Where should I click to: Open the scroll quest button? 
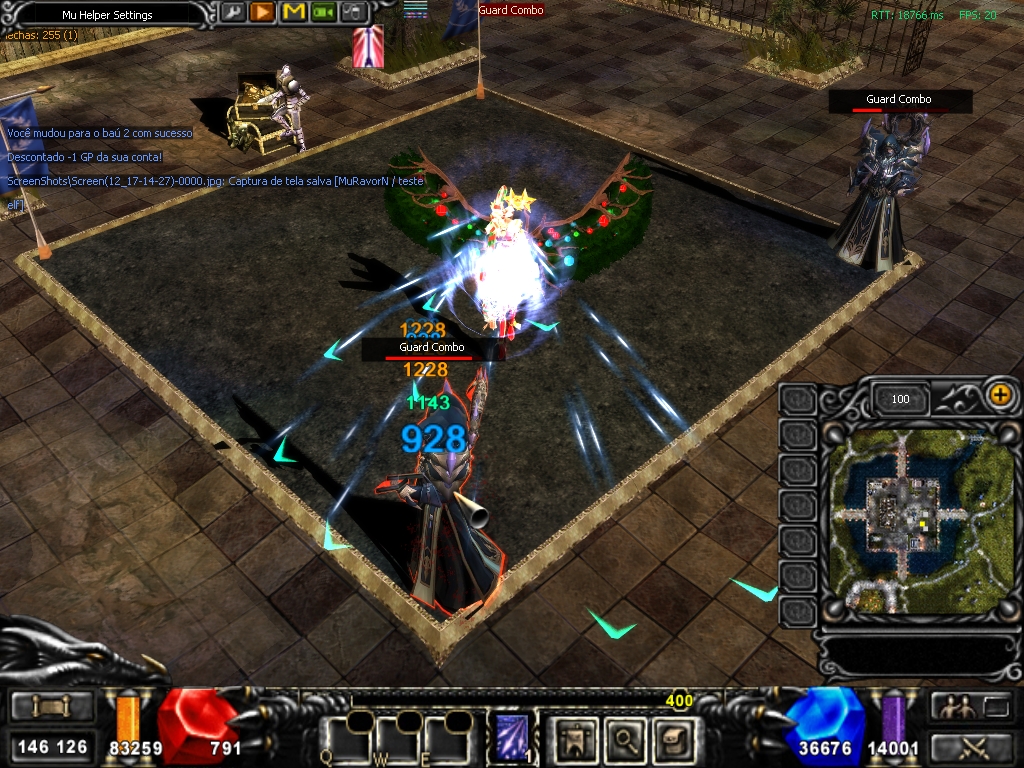(x=673, y=739)
